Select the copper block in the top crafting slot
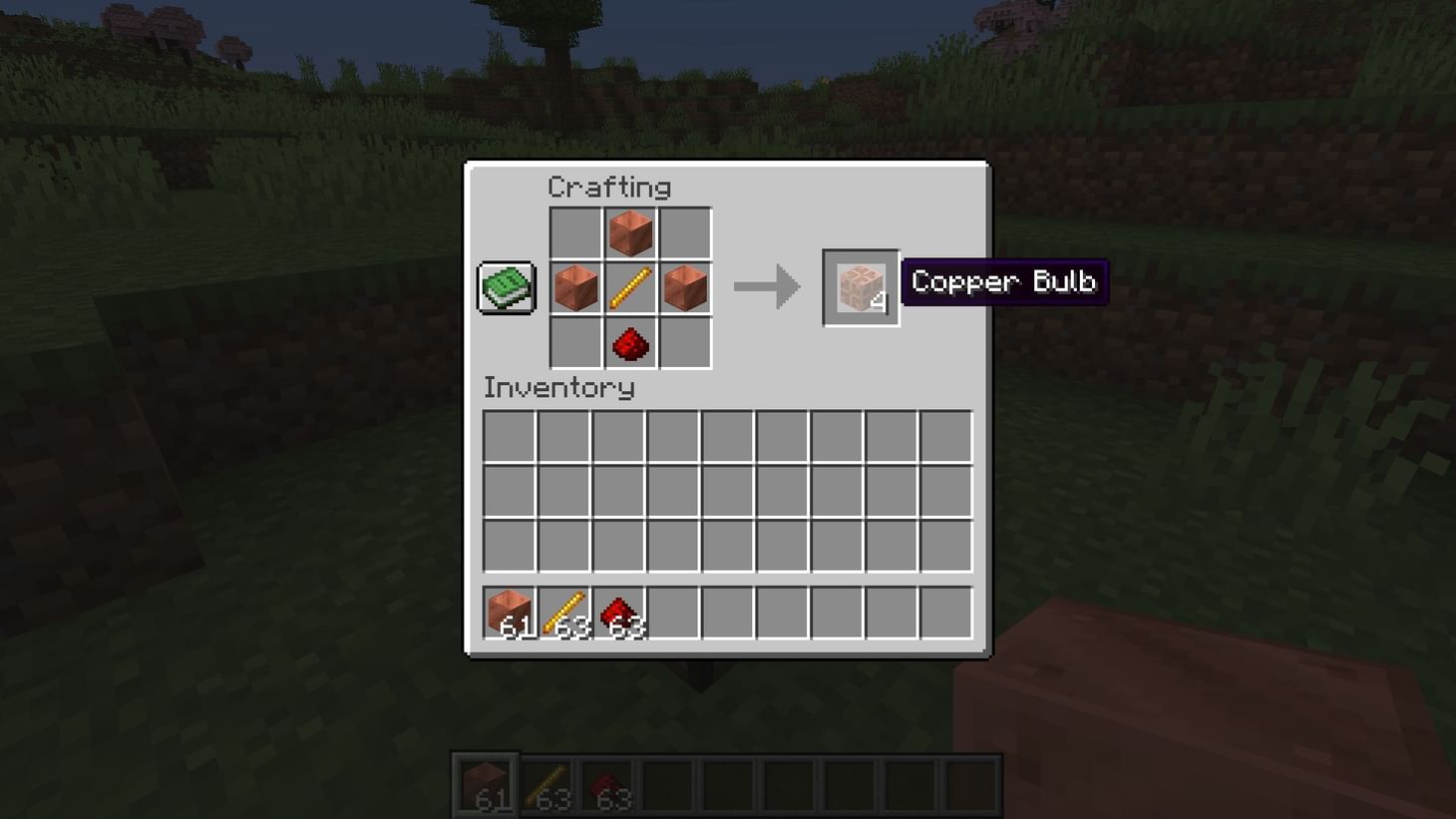 [630, 233]
